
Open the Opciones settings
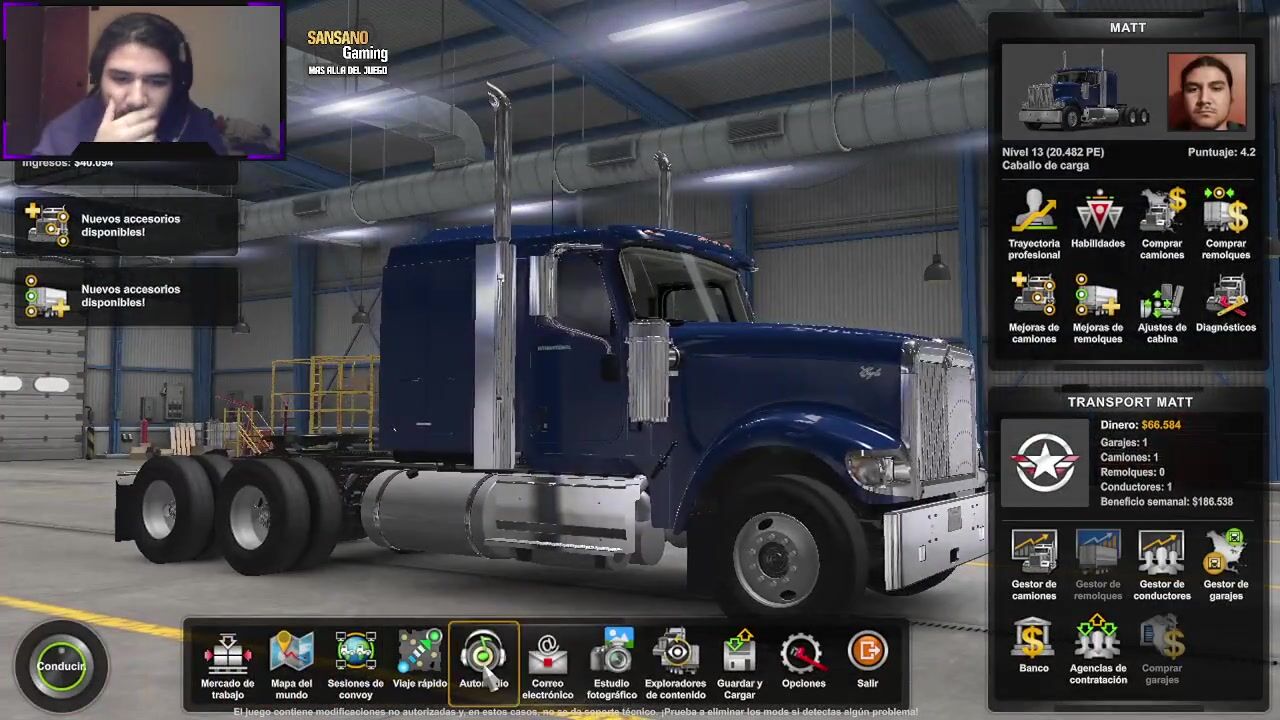(803, 662)
